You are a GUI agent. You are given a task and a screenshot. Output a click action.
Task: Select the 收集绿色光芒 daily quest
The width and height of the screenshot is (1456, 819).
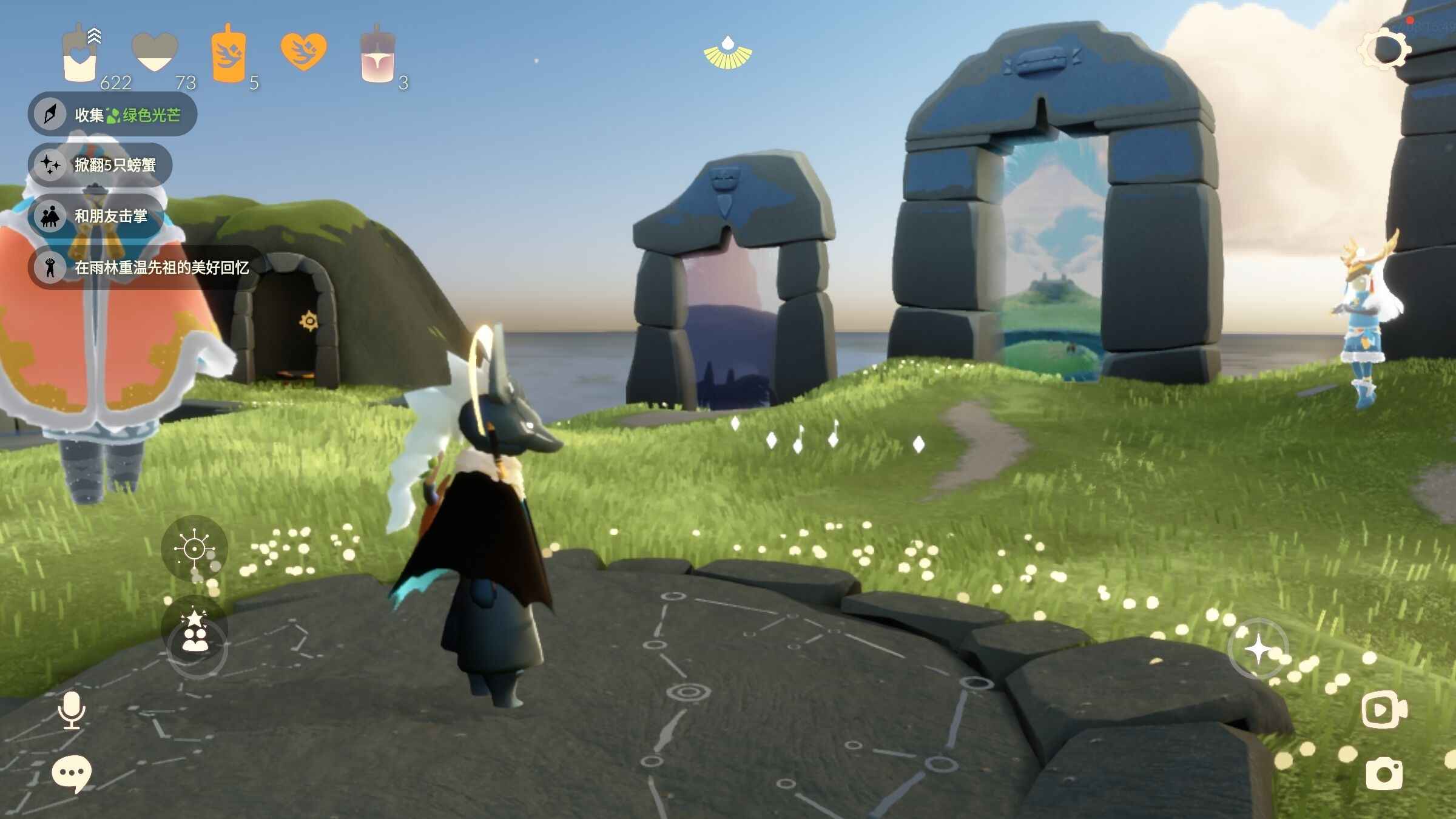(113, 114)
